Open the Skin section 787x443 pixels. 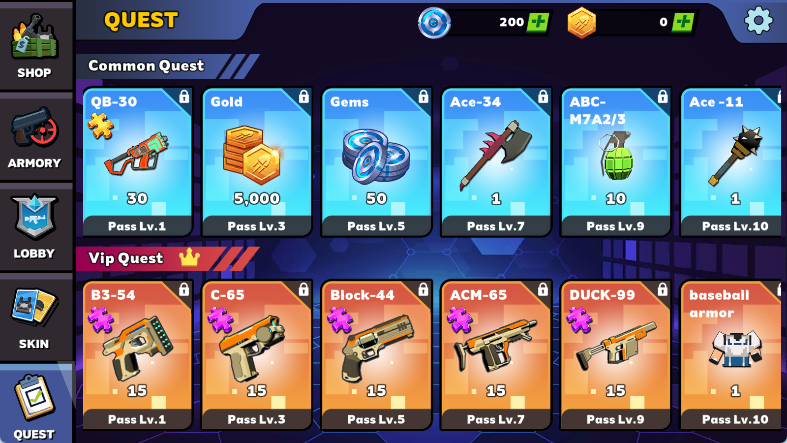click(x=34, y=317)
